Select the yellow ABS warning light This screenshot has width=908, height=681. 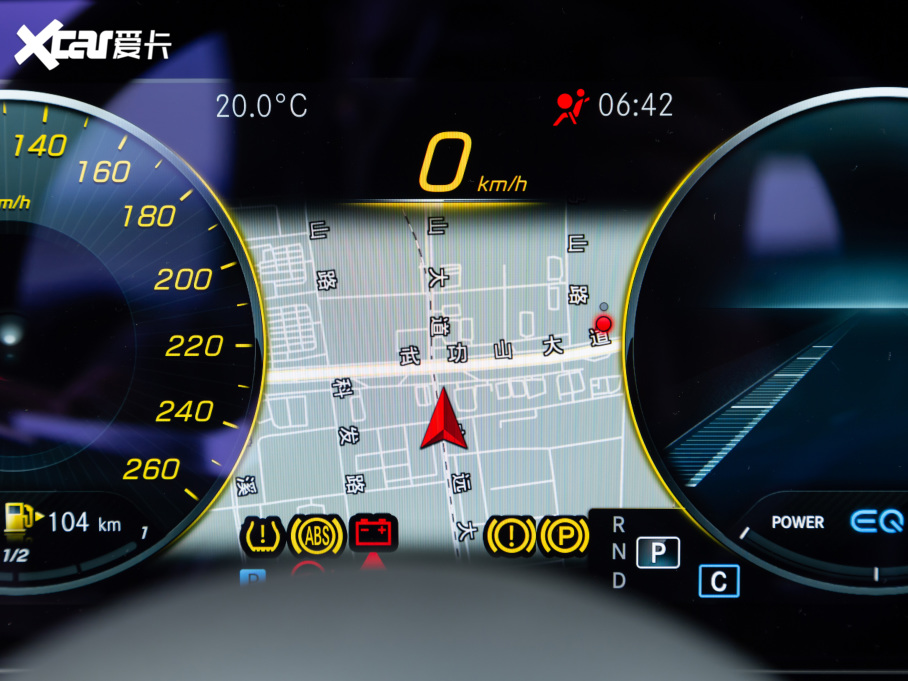pyautogui.click(x=317, y=536)
